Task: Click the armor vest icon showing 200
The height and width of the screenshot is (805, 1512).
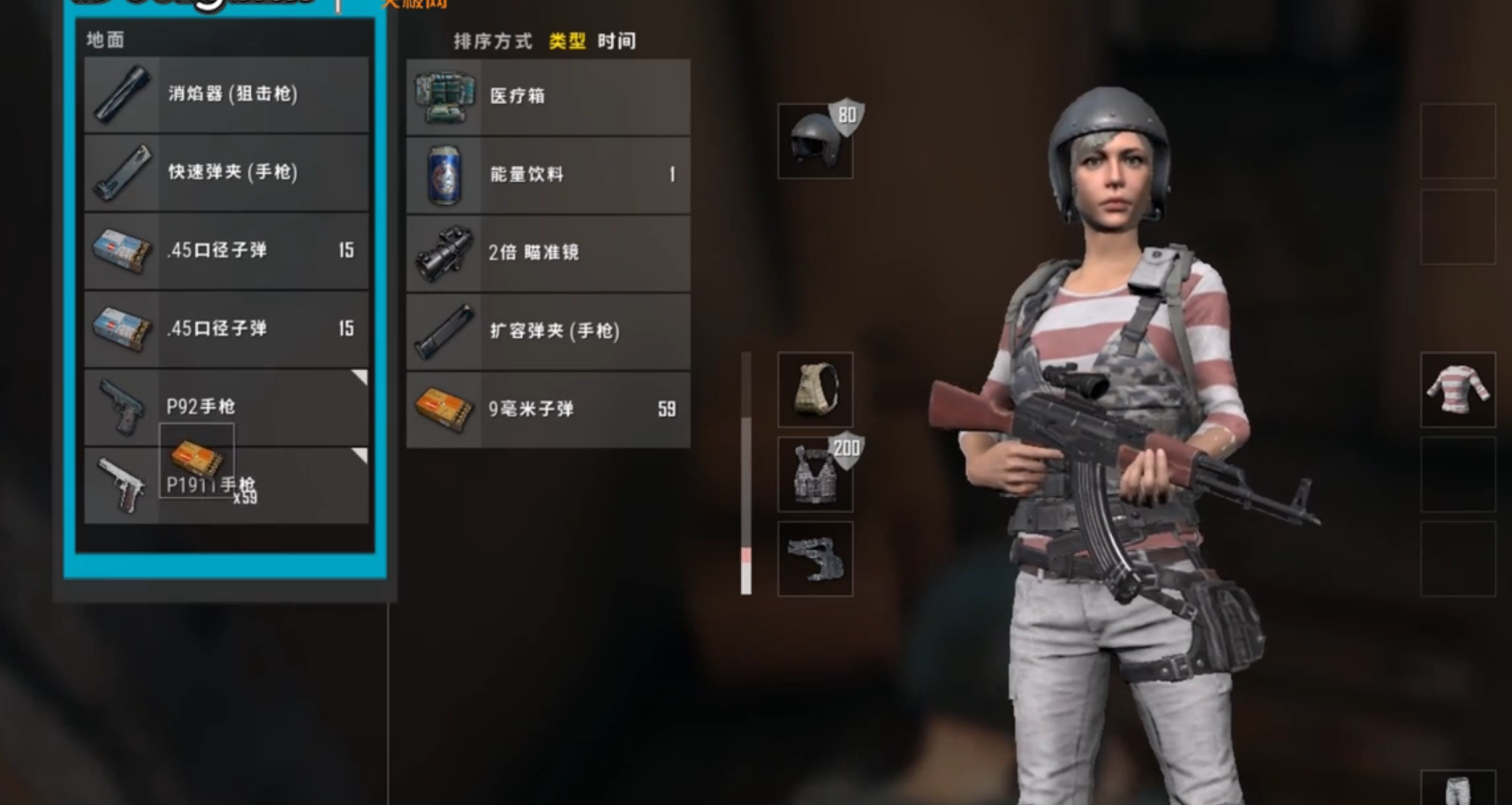Action: (x=813, y=473)
